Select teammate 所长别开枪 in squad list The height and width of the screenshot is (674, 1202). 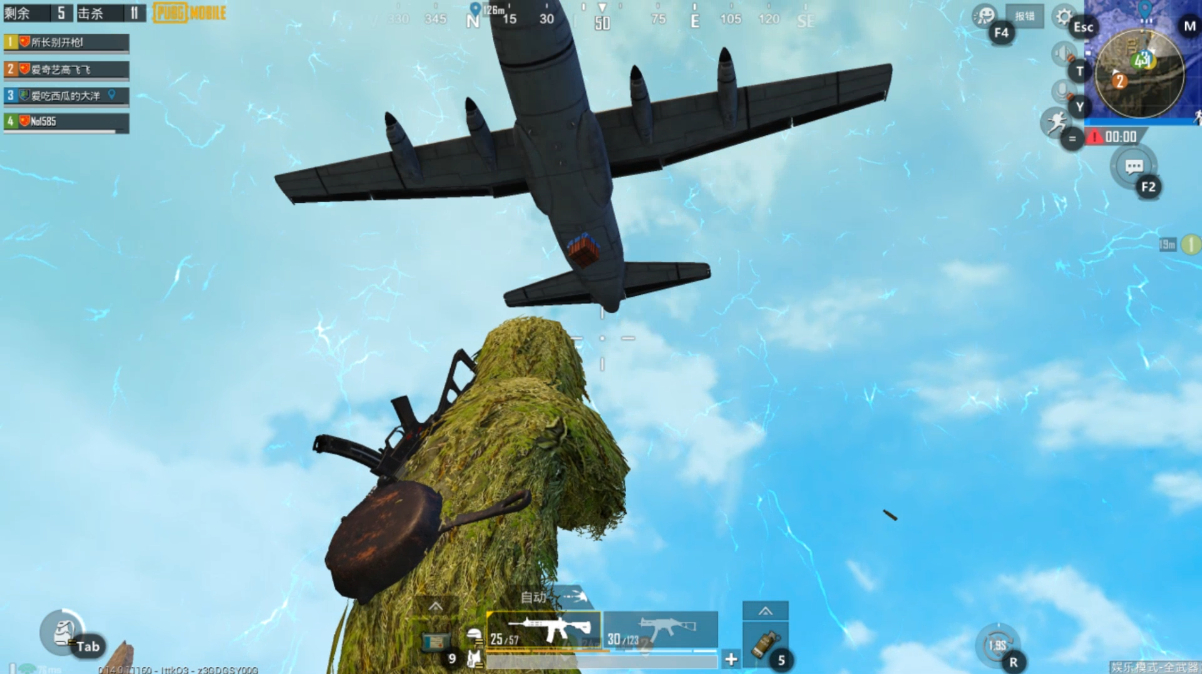tap(67, 43)
